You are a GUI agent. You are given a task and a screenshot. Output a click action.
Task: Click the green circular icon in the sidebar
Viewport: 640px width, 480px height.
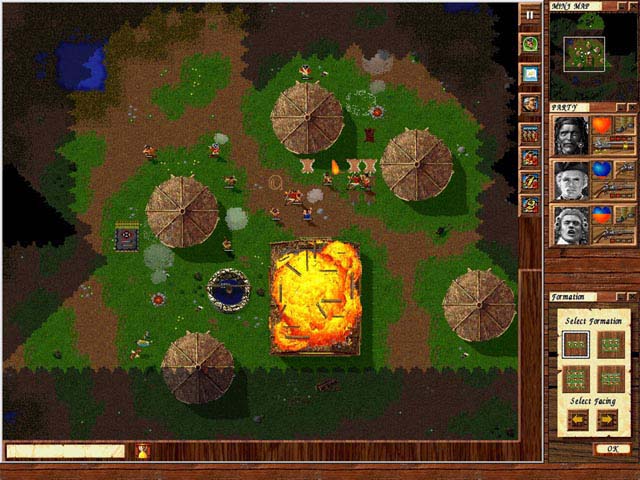tap(530, 44)
